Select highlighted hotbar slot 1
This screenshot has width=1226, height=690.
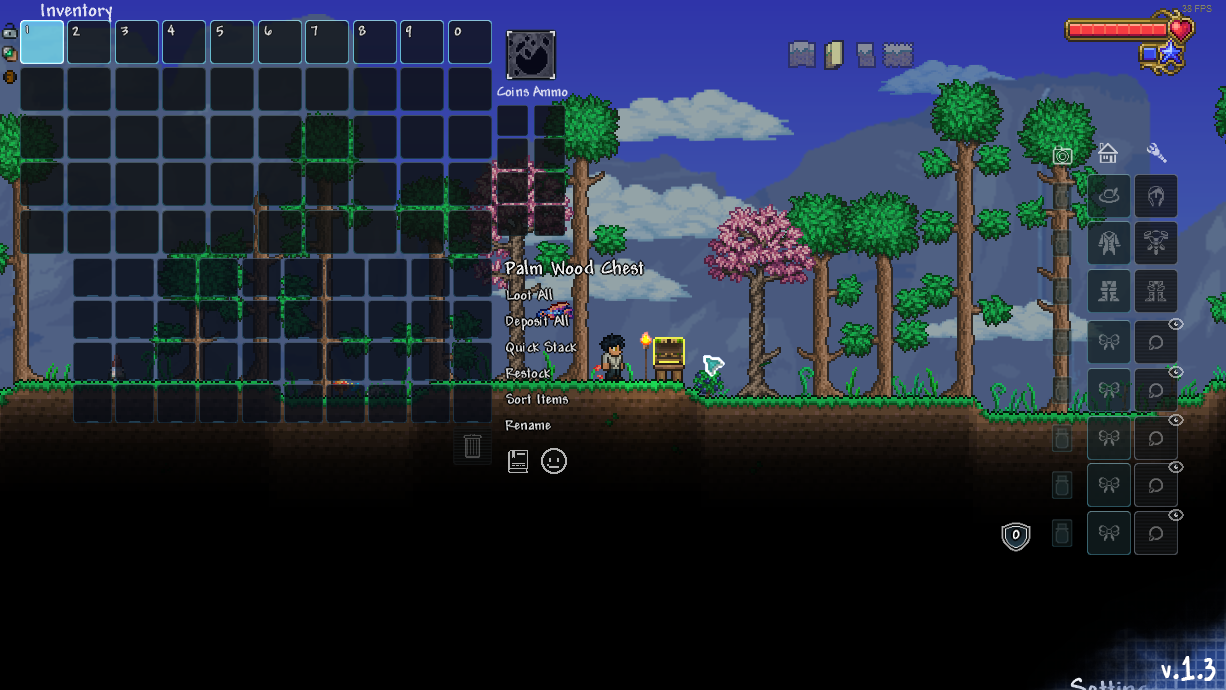42,42
